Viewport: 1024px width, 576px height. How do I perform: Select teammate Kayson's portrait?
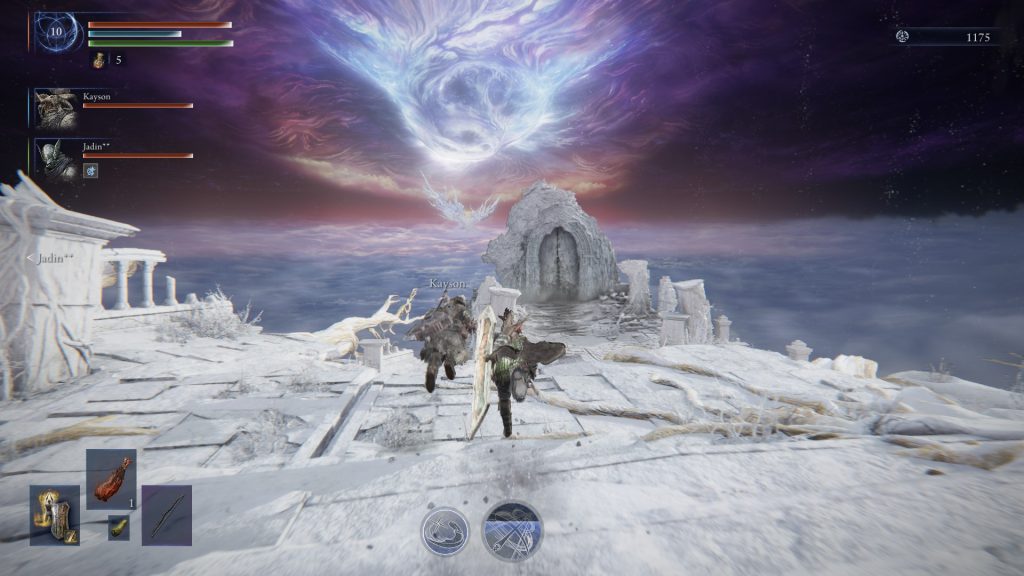55,108
